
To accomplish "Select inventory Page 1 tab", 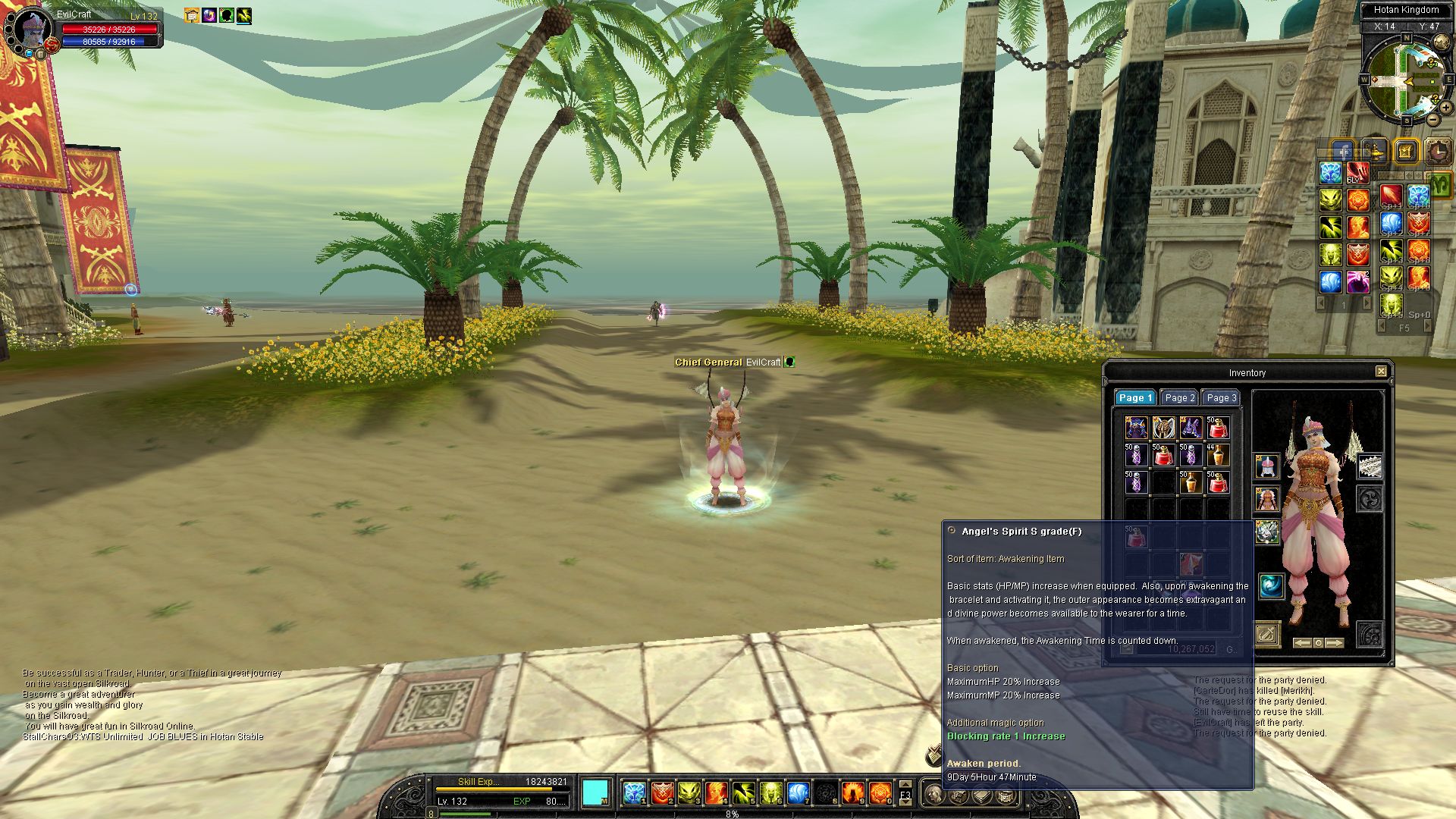I will (1135, 398).
